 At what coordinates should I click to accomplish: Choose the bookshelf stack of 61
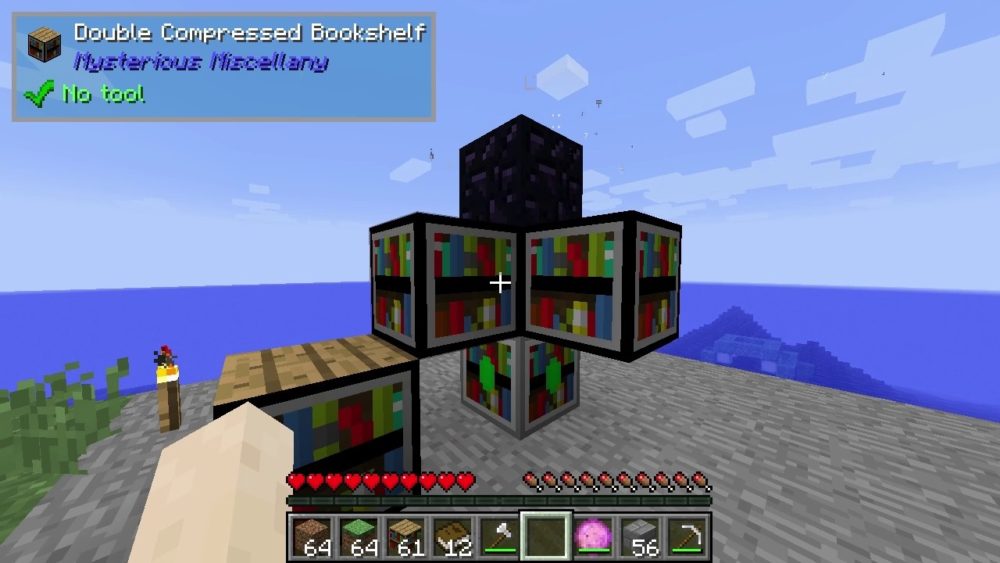(405, 536)
